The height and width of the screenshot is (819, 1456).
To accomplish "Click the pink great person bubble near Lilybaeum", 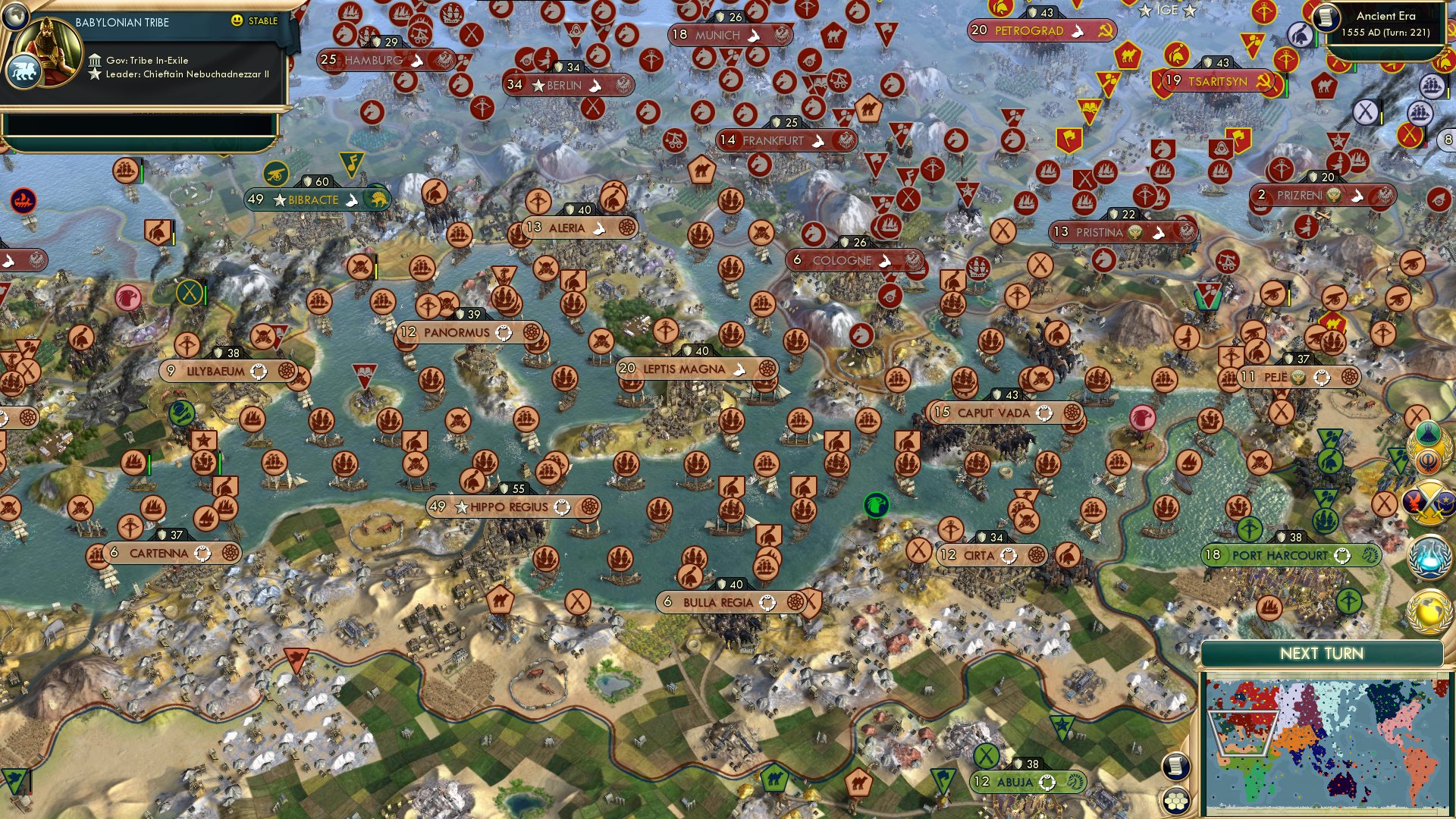I will click(128, 297).
